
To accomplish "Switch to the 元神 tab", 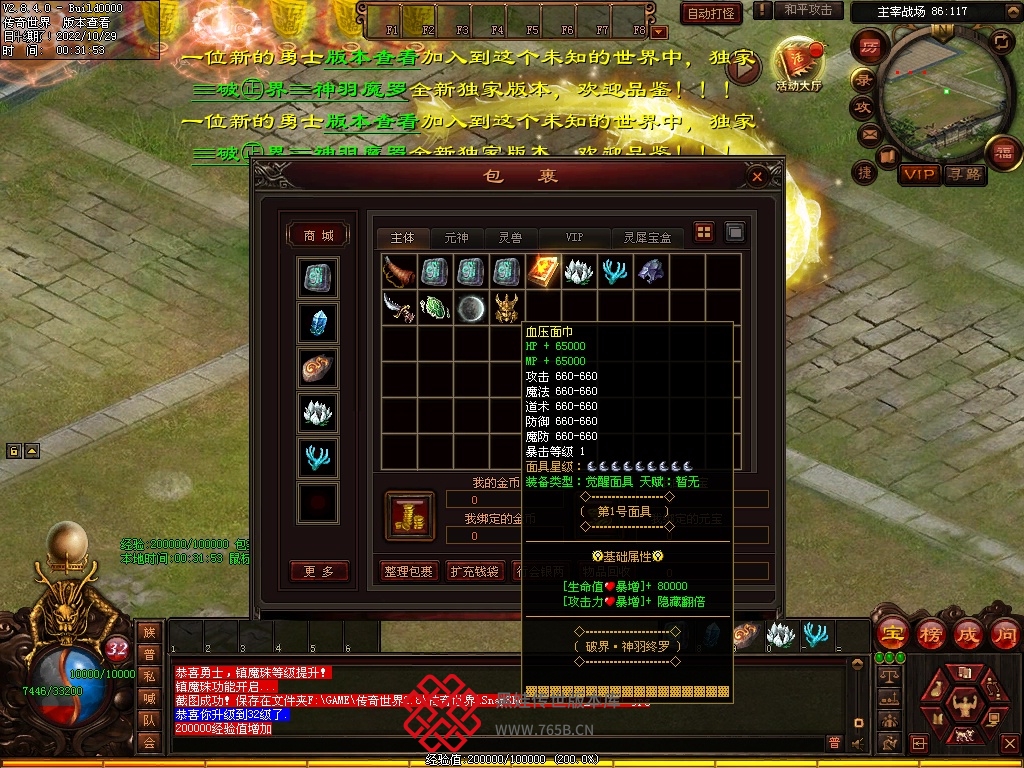I will pyautogui.click(x=456, y=238).
